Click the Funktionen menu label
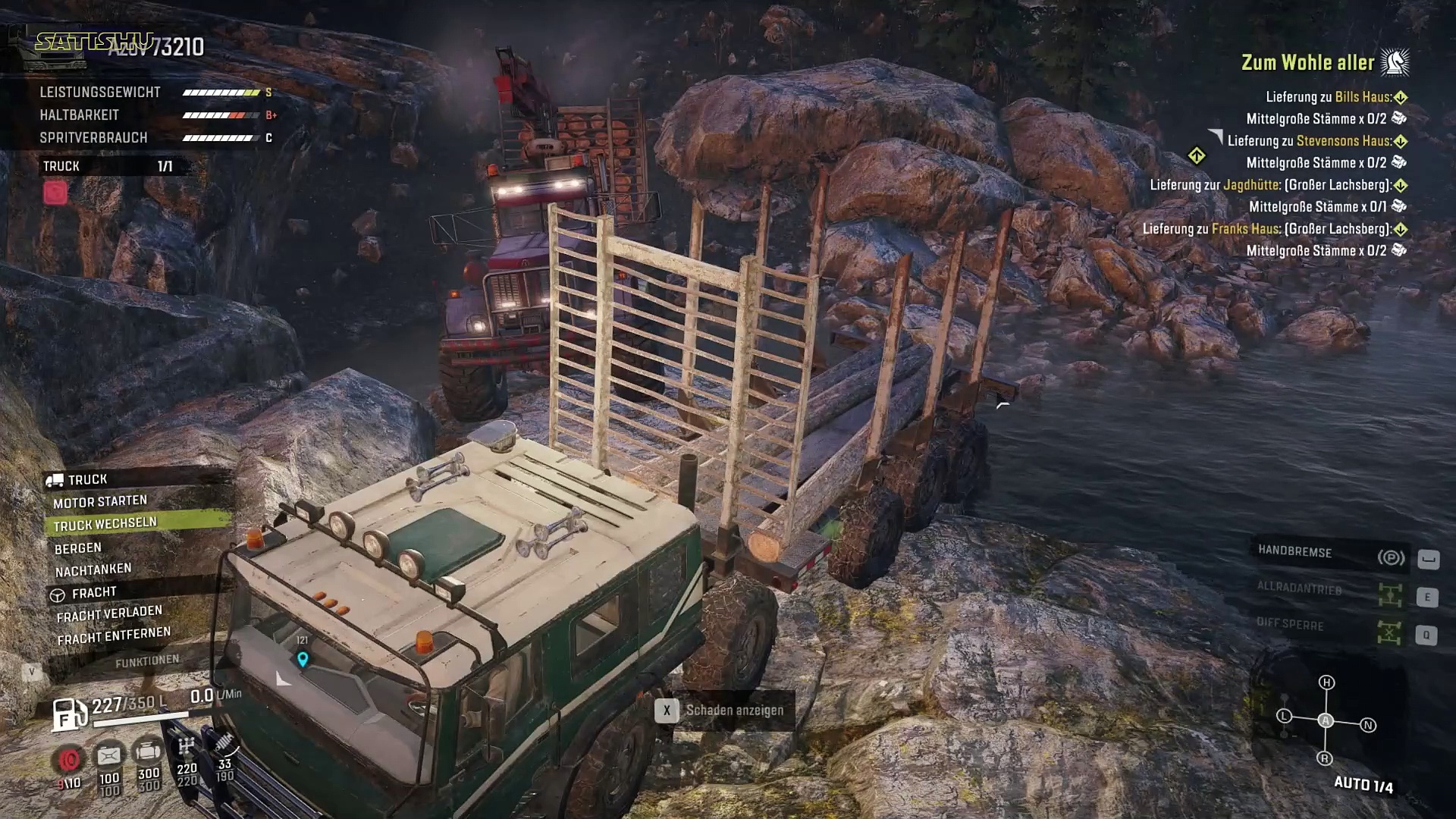This screenshot has height=819, width=1456. coord(147,661)
